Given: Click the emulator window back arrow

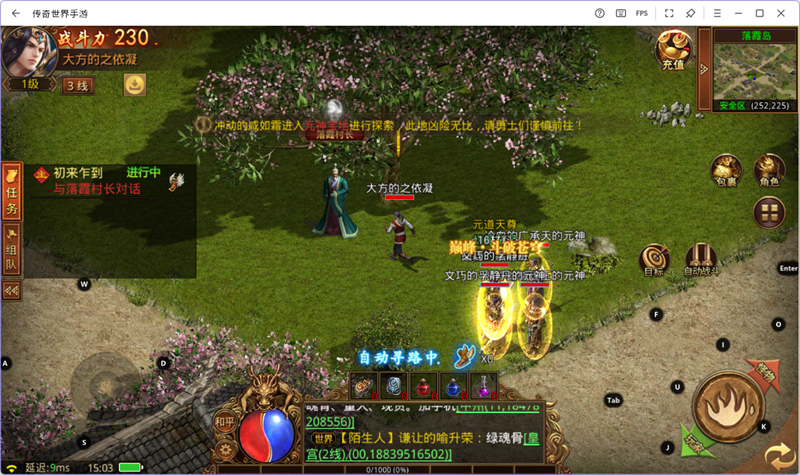Looking at the screenshot, I should click(15, 13).
